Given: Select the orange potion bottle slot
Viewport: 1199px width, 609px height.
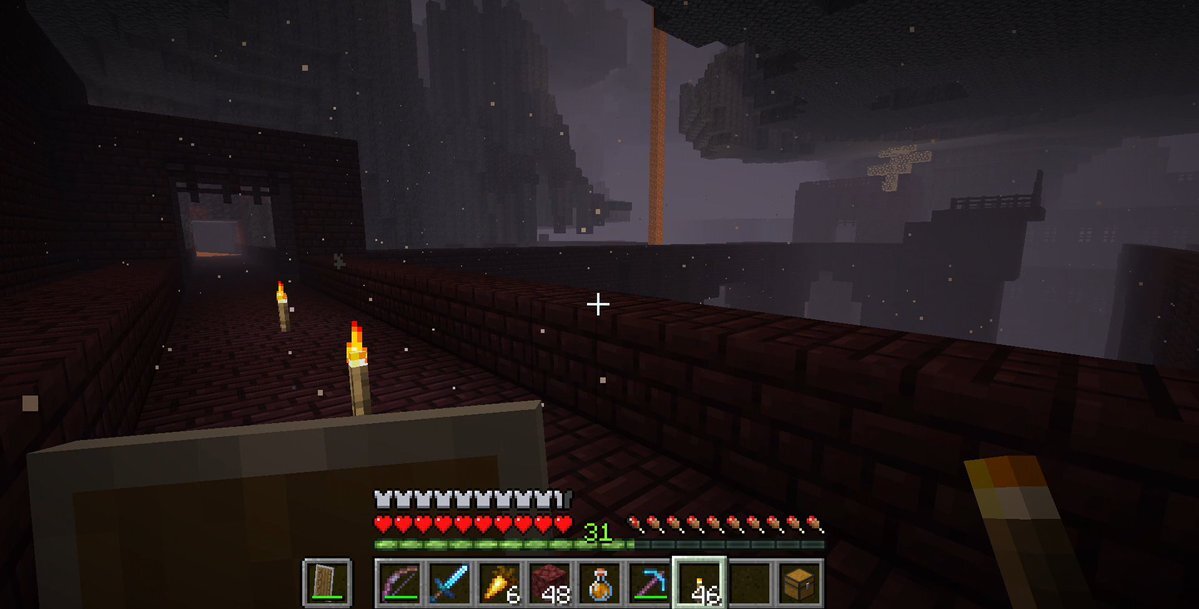Looking at the screenshot, I should 600,582.
